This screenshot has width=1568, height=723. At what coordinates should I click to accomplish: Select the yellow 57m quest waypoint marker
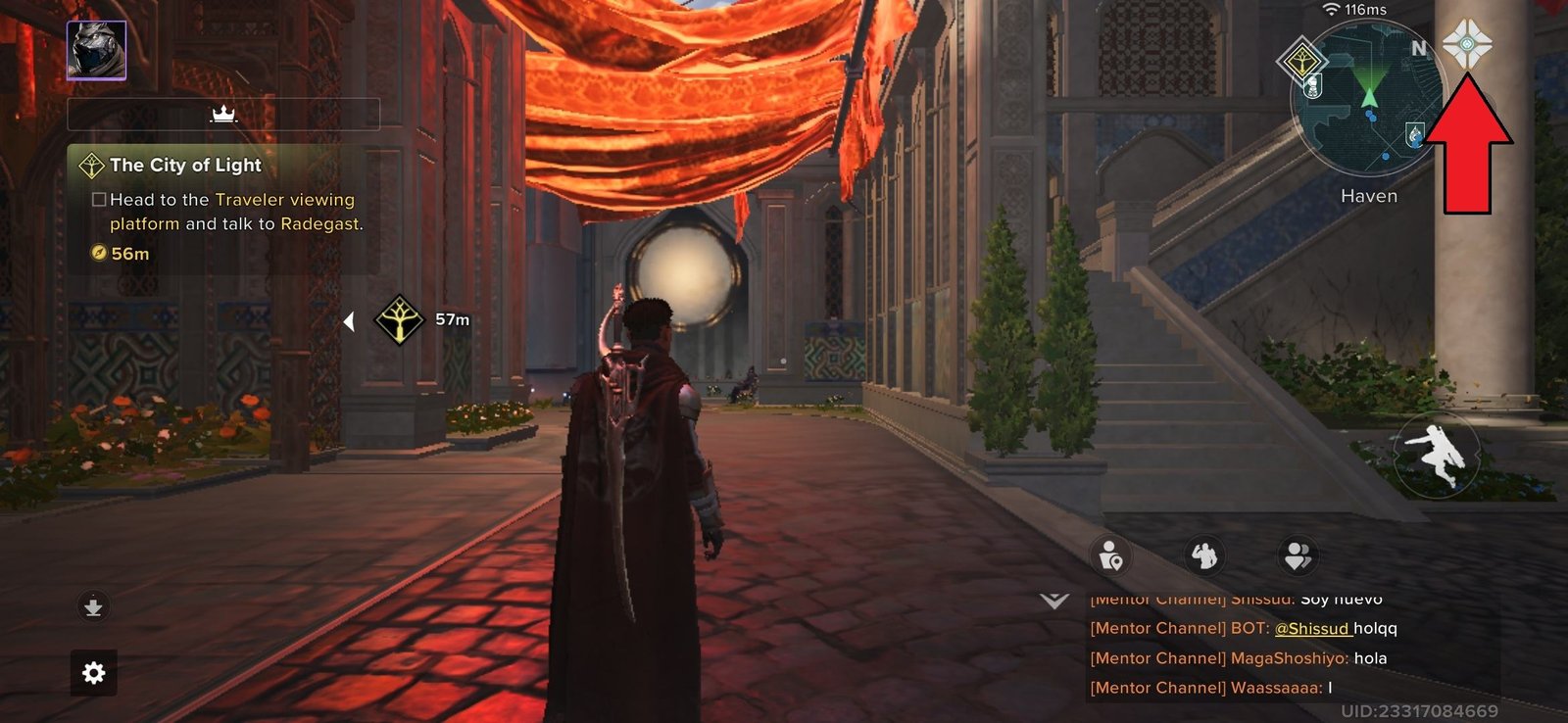click(x=400, y=319)
